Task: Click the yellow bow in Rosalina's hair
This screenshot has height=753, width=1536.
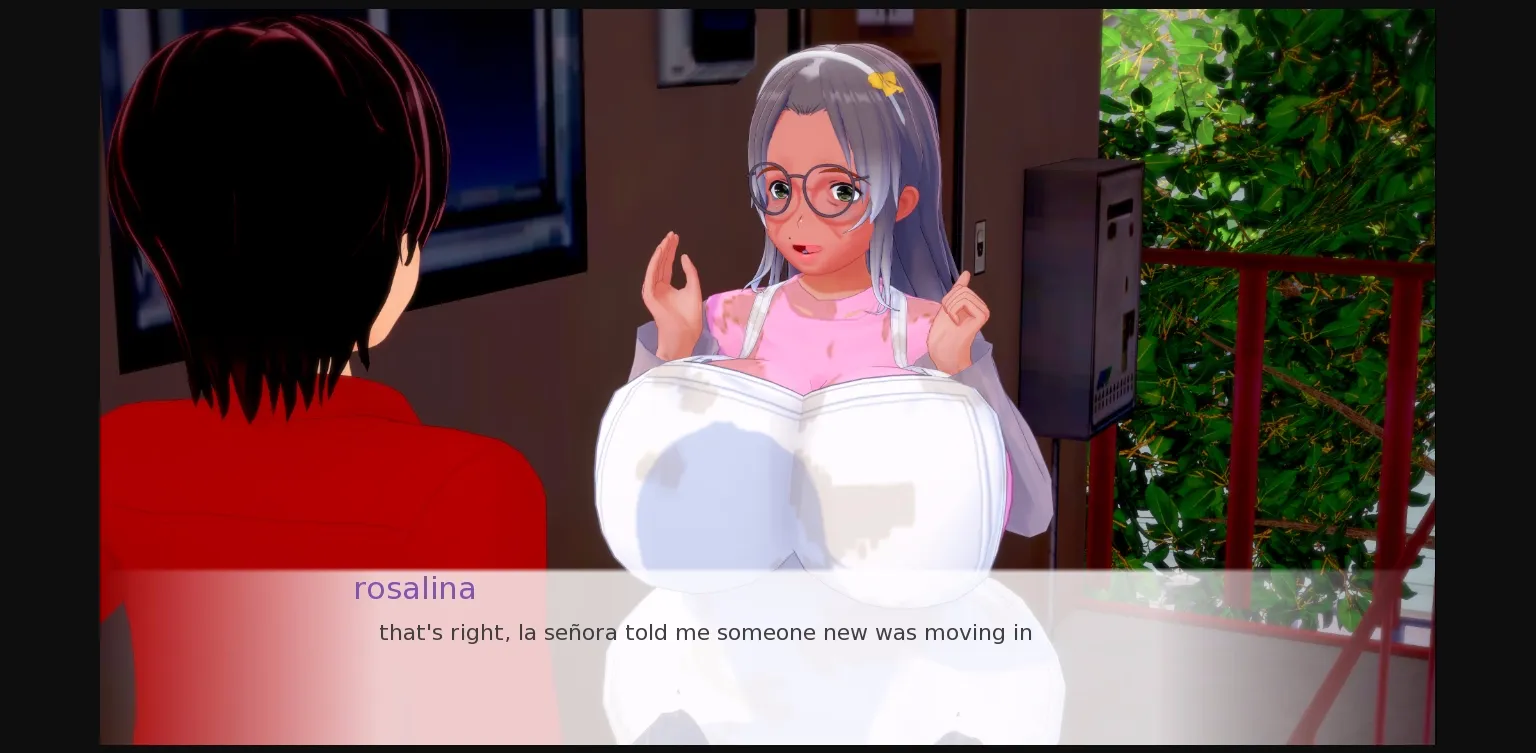Action: pyautogui.click(x=884, y=82)
